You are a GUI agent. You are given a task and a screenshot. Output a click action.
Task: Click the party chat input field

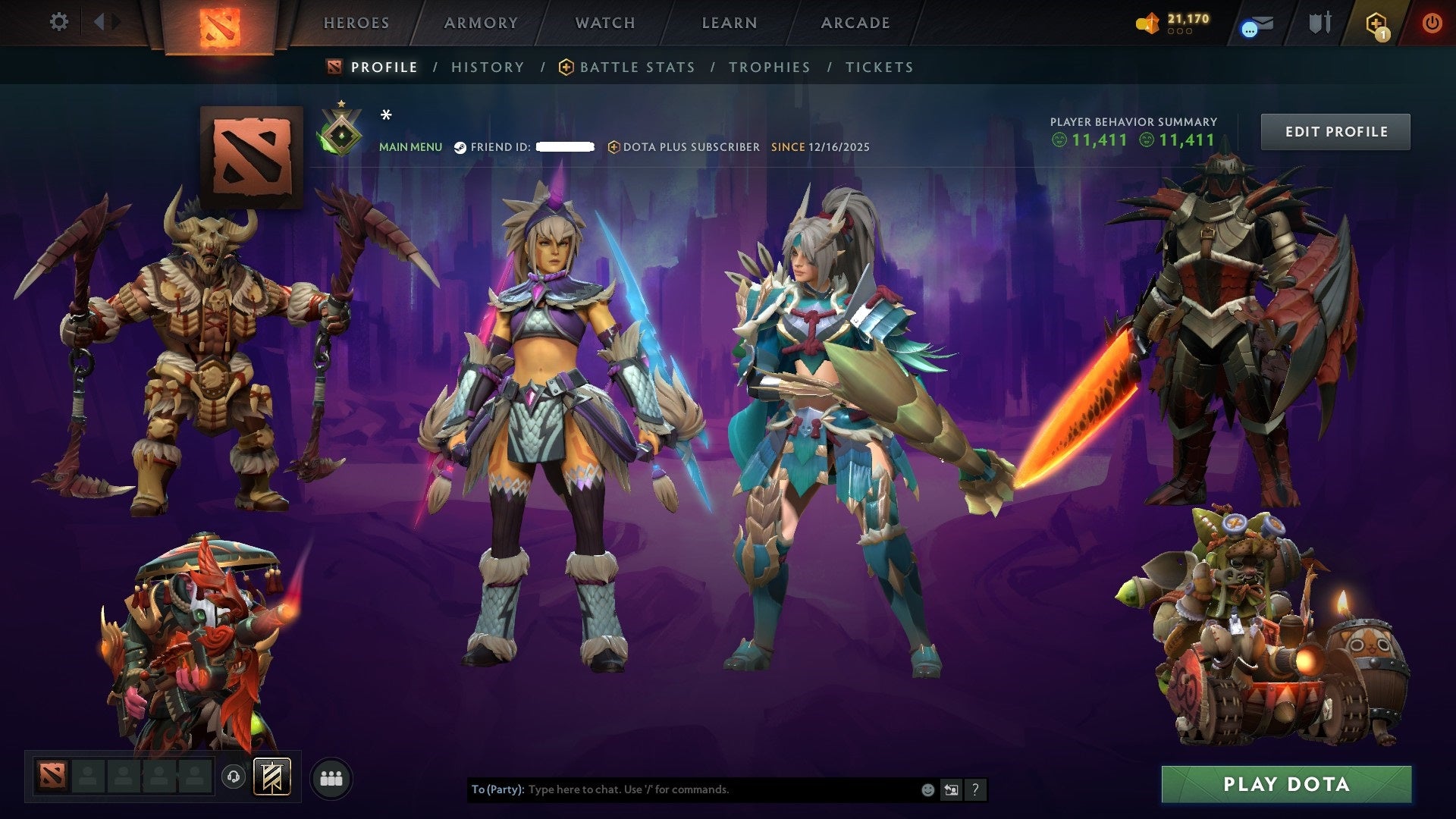(682, 789)
